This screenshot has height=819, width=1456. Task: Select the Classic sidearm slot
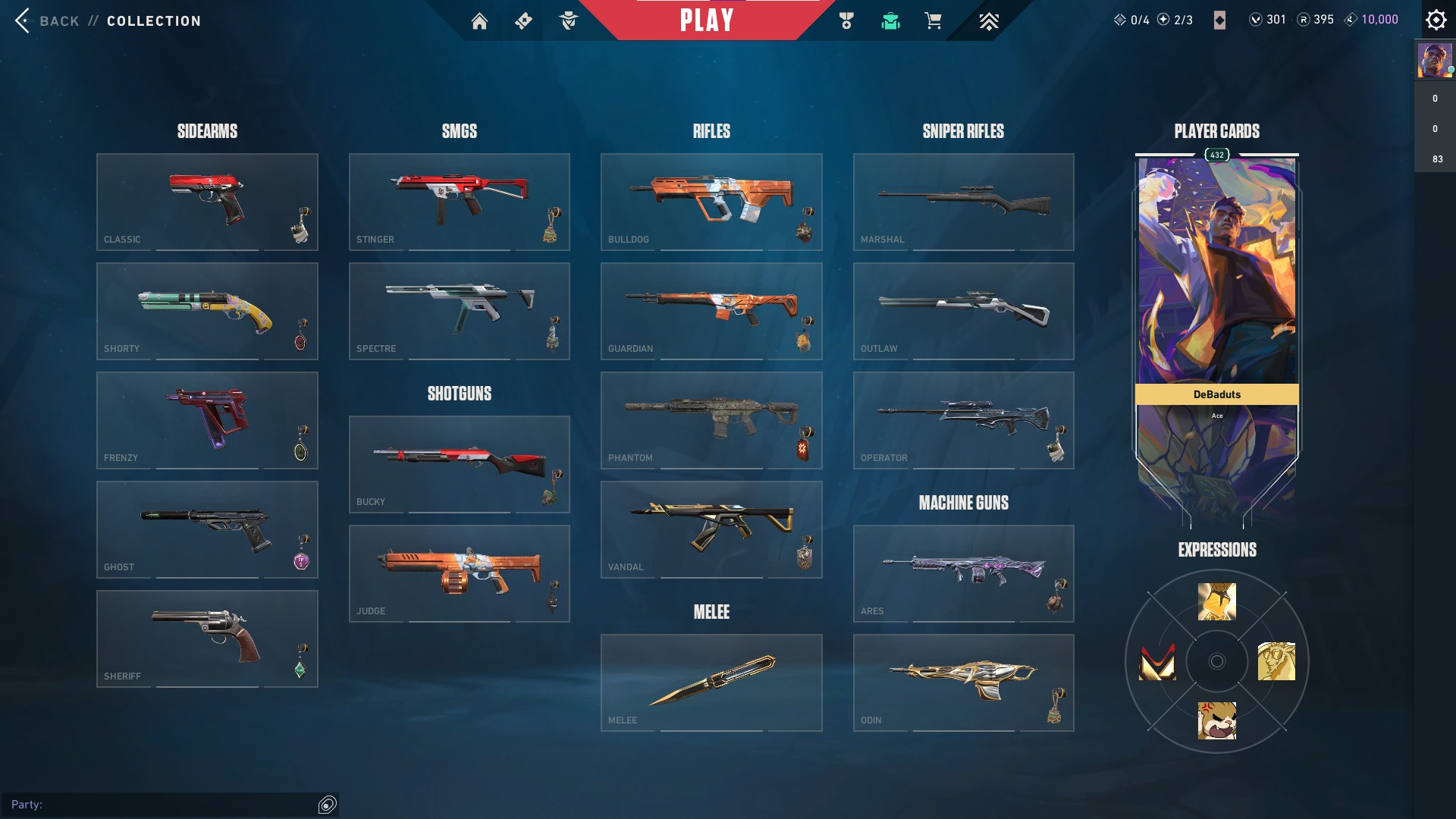click(207, 202)
